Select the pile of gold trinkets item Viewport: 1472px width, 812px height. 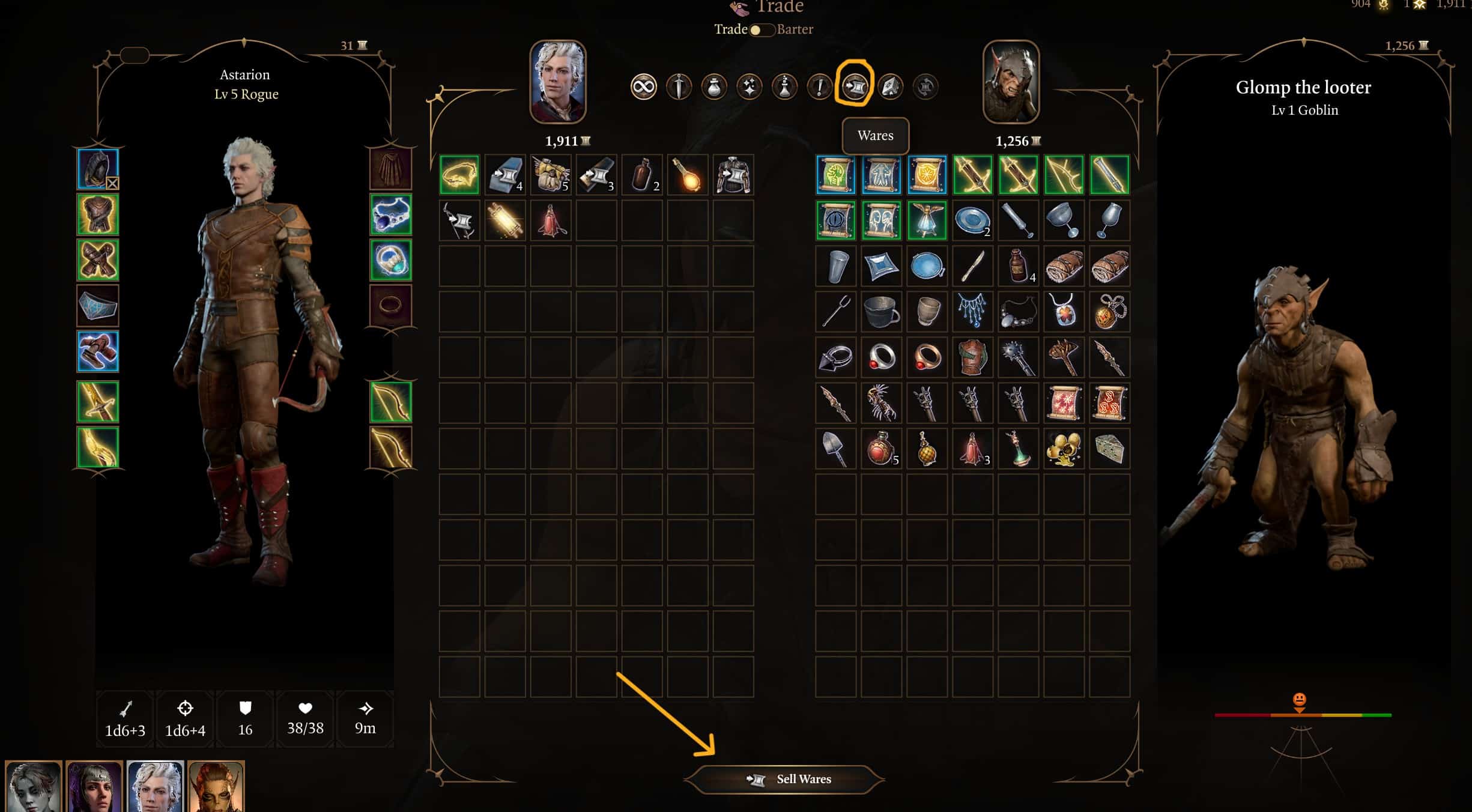click(1063, 449)
